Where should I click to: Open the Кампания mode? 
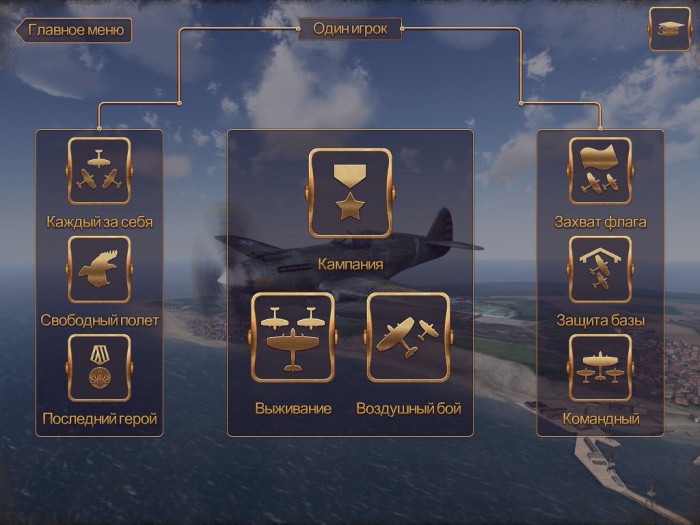[349, 194]
